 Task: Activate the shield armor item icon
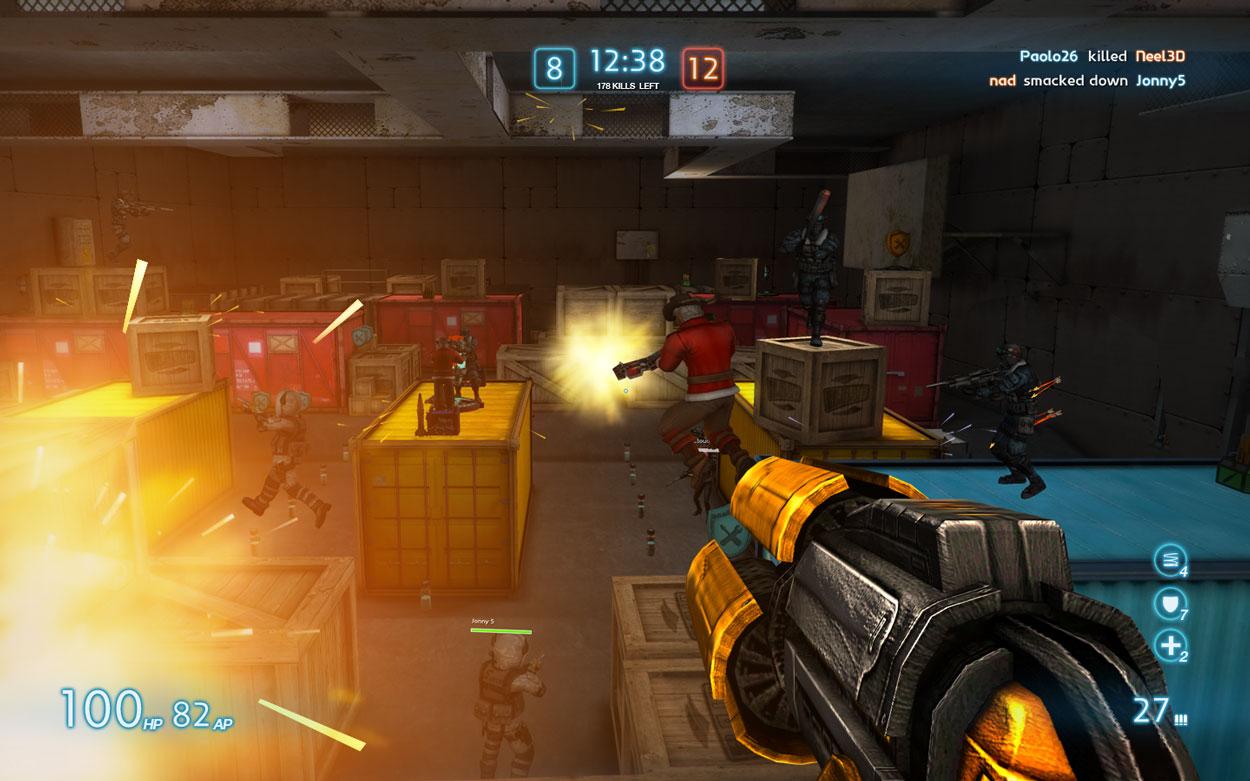coord(1167,602)
